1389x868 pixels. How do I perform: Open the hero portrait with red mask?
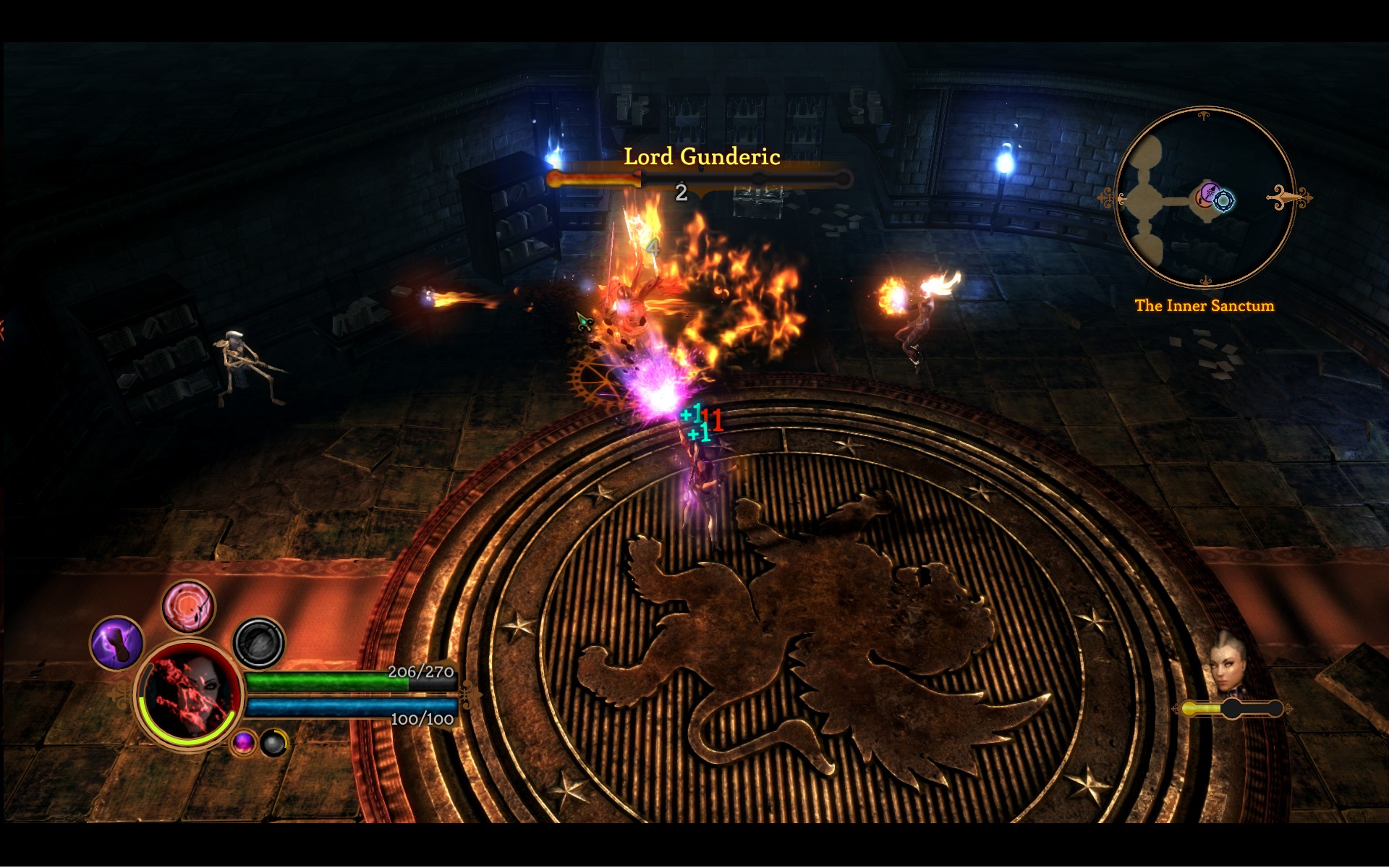coord(190,694)
